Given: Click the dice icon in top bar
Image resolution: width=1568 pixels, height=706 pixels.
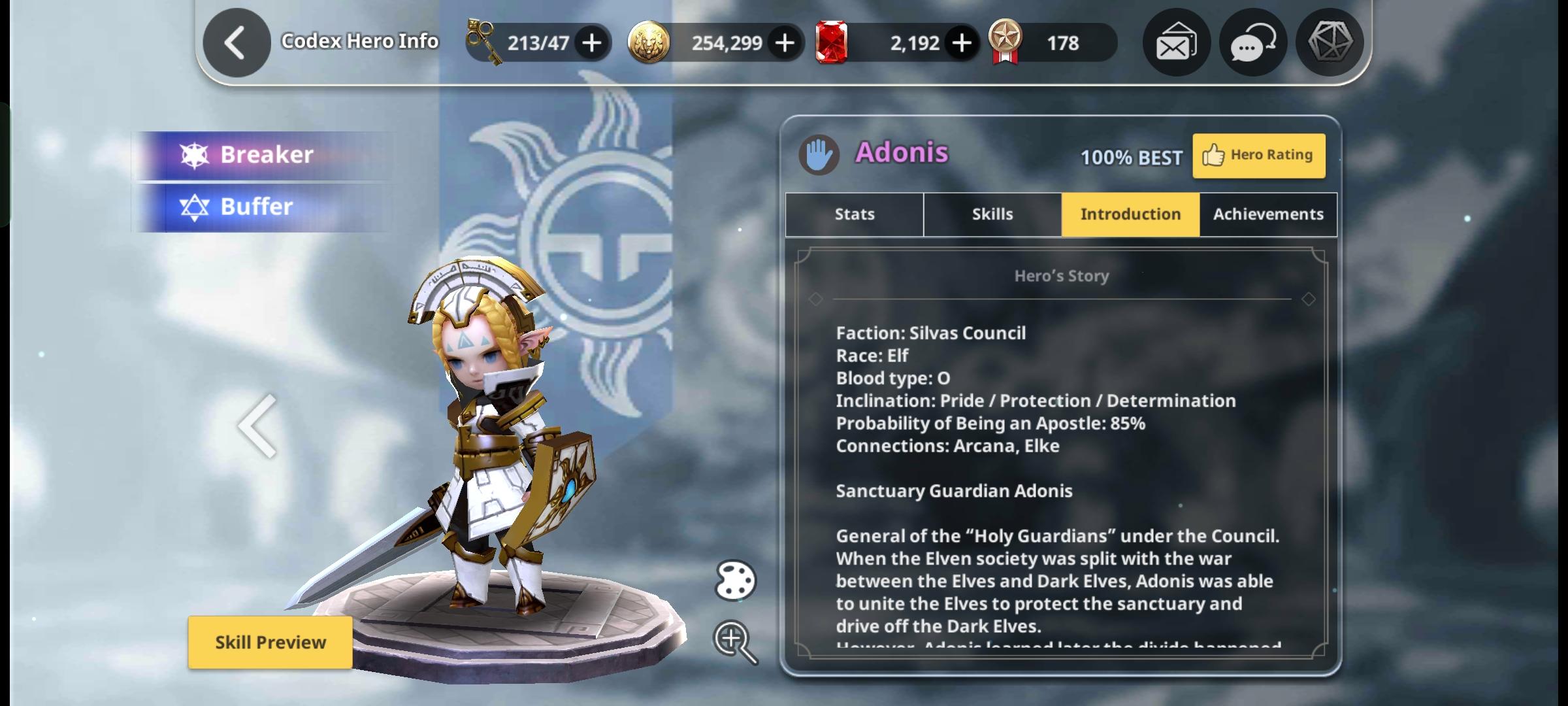Looking at the screenshot, I should 1330,42.
